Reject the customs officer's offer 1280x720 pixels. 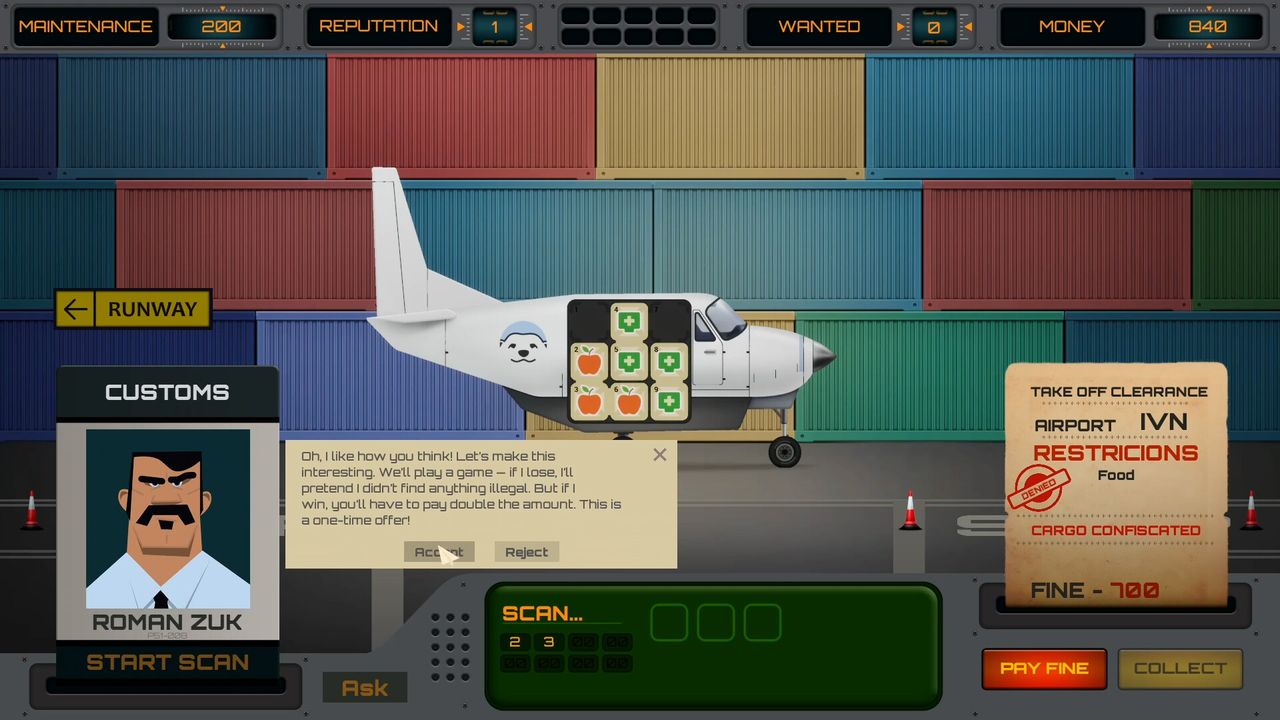pos(526,552)
